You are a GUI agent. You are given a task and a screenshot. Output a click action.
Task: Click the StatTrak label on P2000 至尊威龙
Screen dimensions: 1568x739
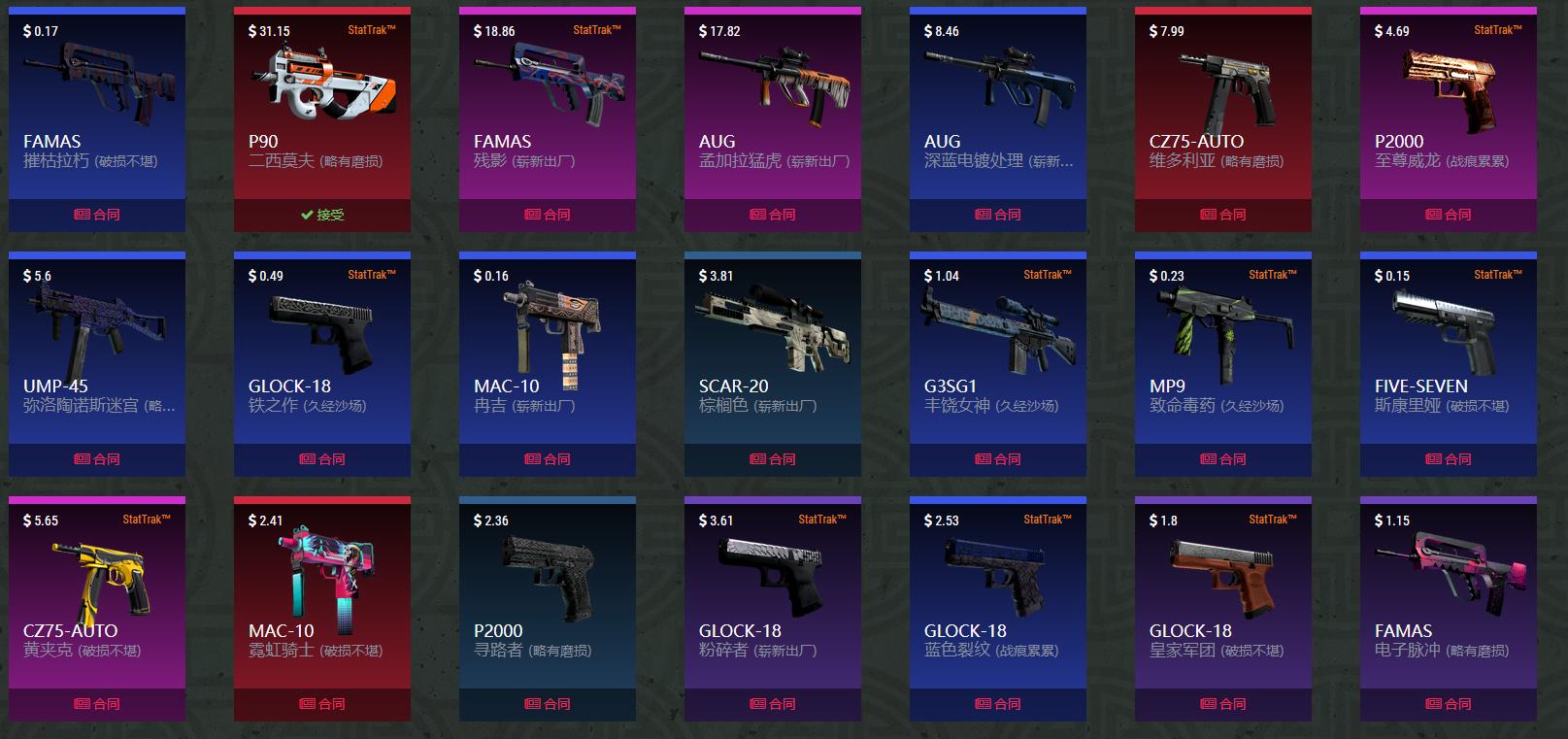1496,30
